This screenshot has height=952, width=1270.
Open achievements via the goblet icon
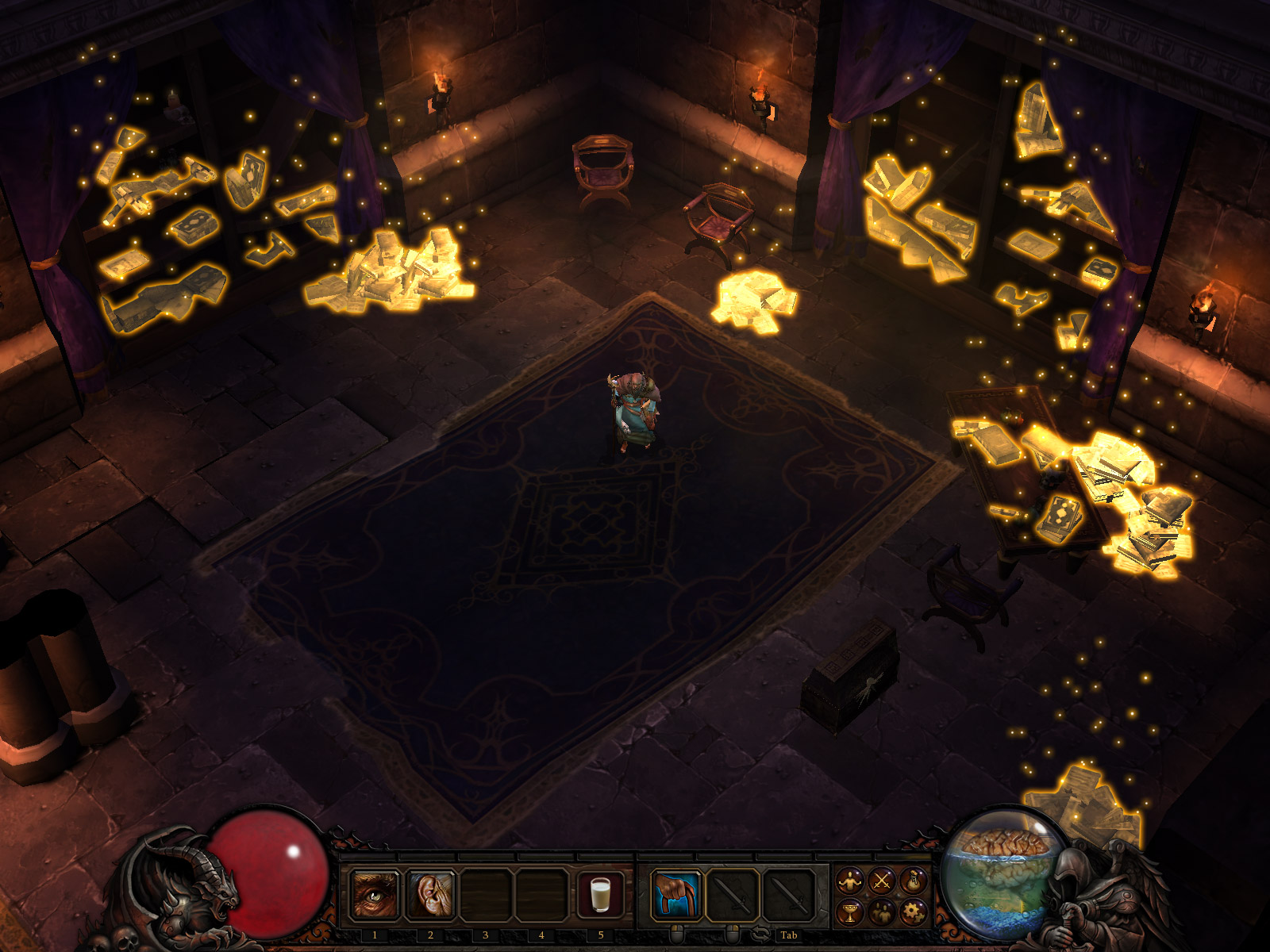(849, 912)
